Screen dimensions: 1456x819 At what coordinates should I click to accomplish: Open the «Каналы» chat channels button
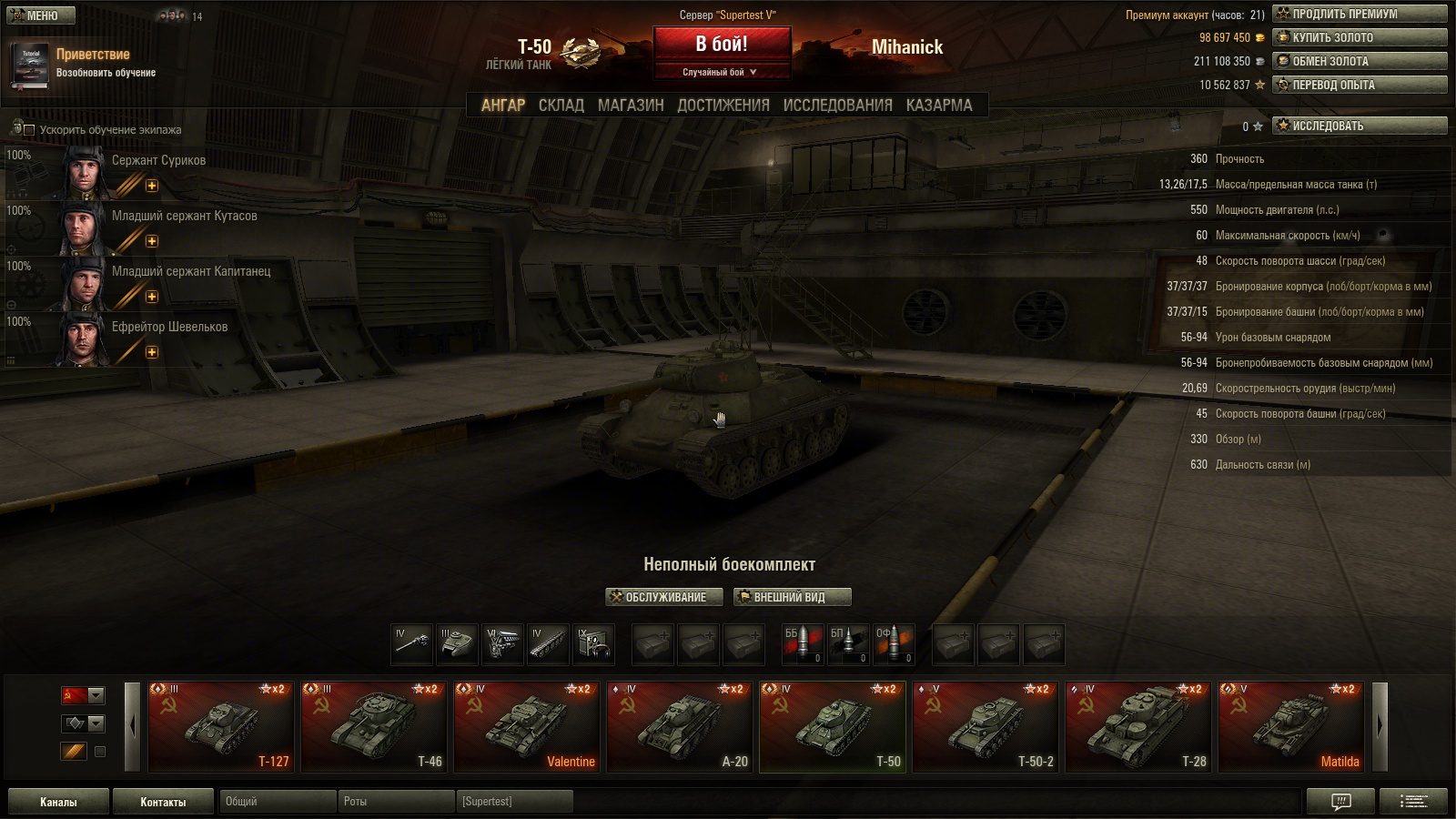[58, 802]
